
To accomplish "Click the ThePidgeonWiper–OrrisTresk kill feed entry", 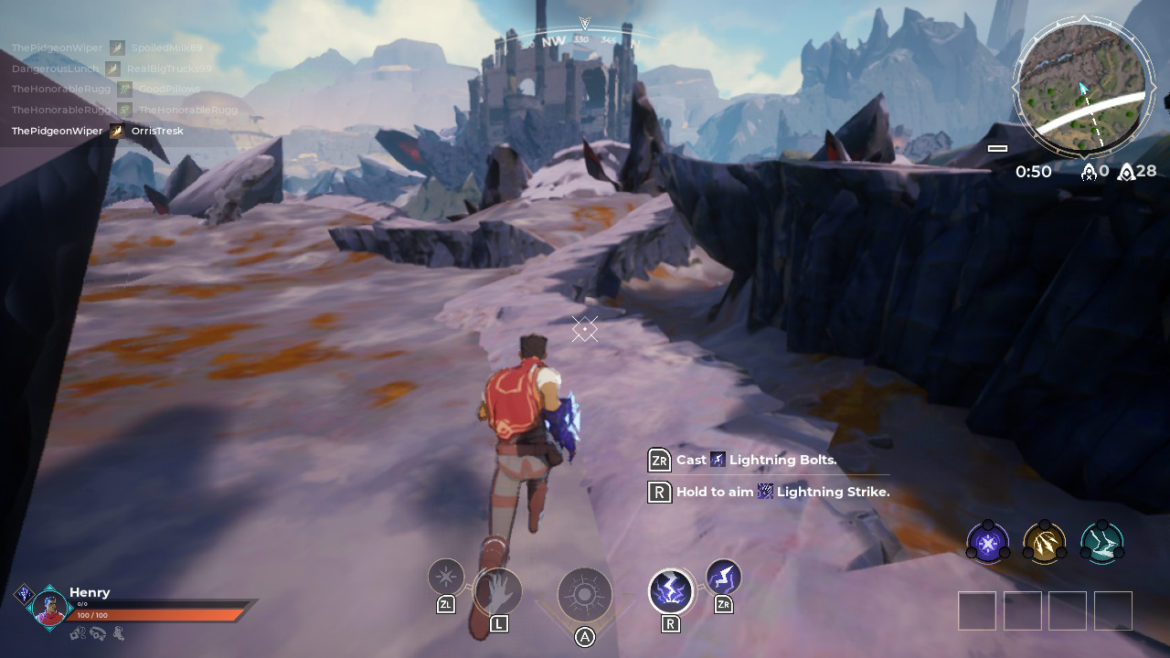I will click(97, 131).
